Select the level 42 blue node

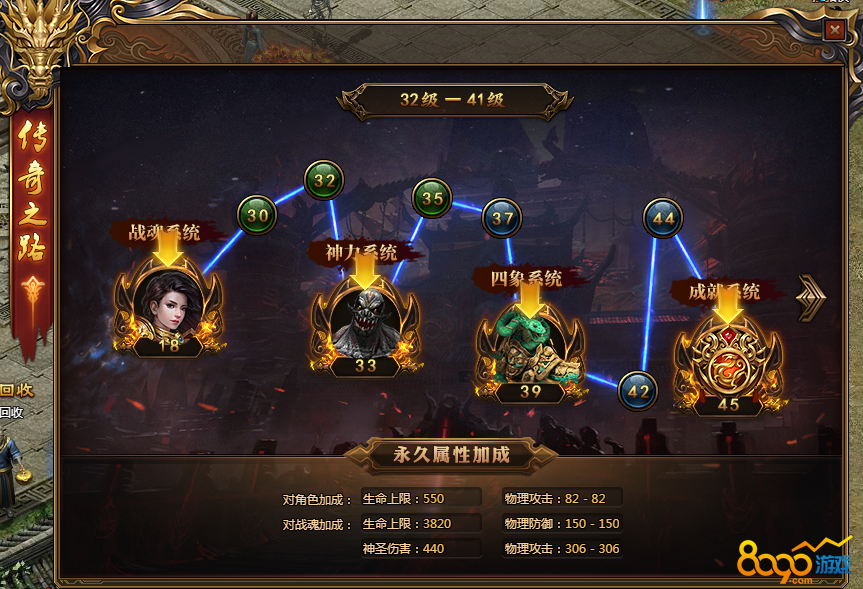tap(637, 391)
